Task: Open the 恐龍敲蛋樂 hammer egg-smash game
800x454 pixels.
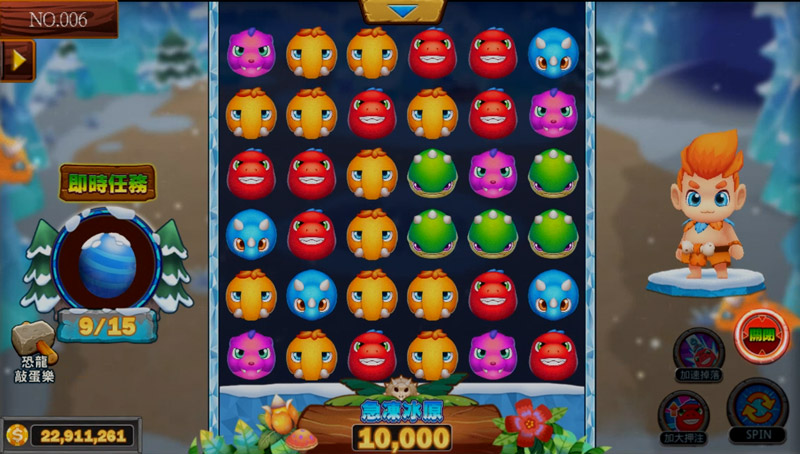Action: coord(32,352)
